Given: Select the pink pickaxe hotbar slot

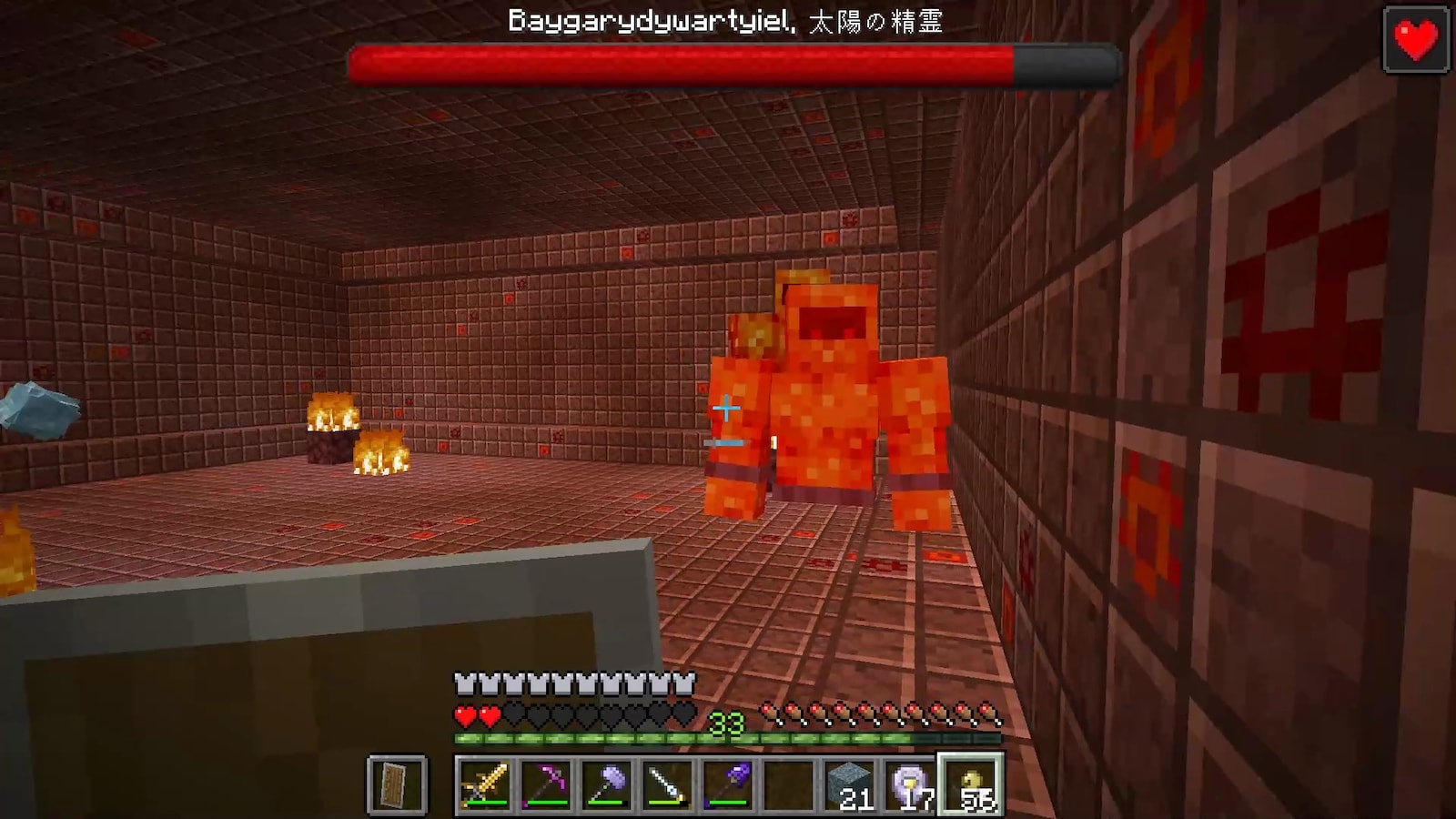Looking at the screenshot, I should (546, 784).
